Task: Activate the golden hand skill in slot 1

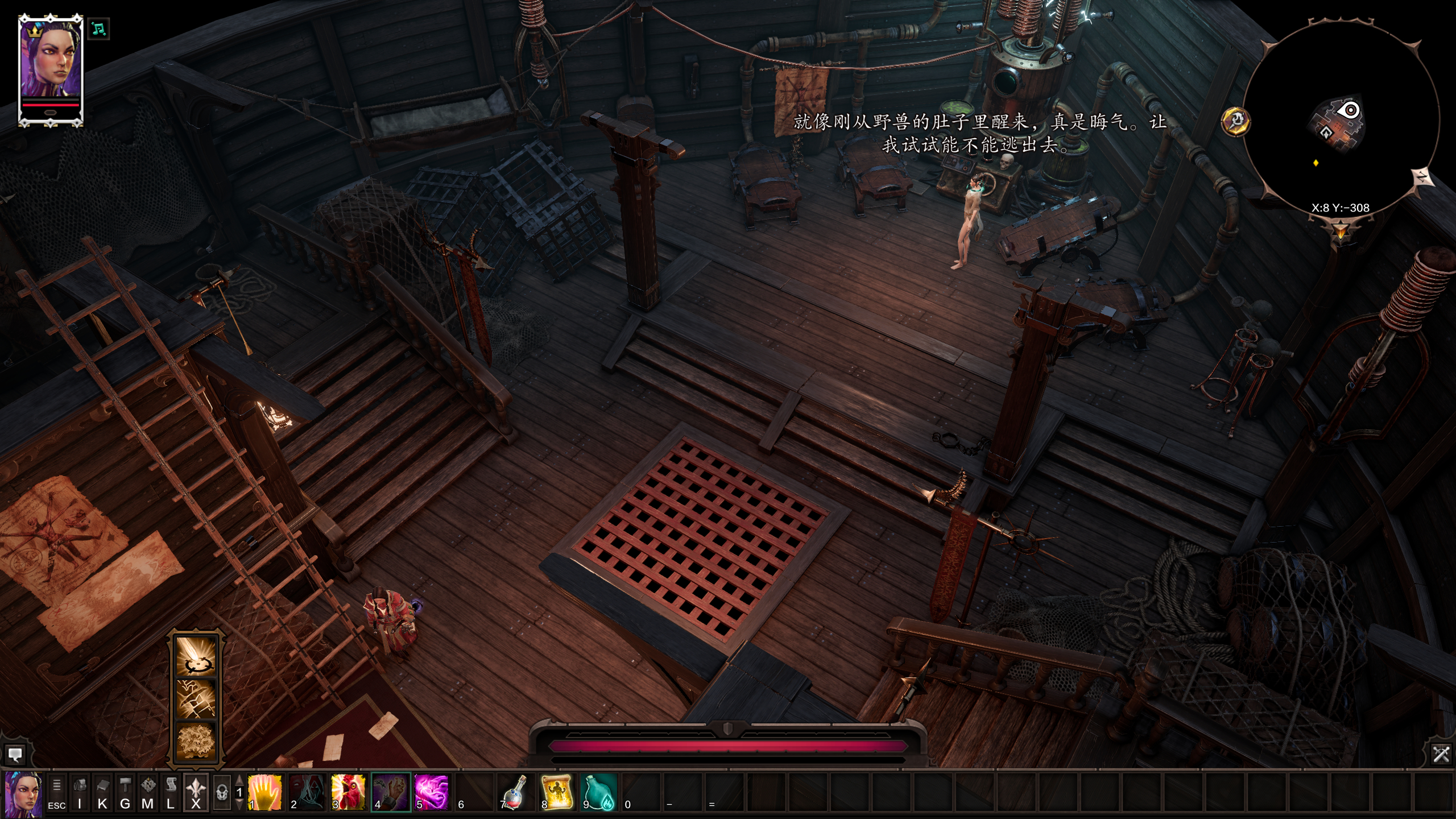Action: (264, 792)
